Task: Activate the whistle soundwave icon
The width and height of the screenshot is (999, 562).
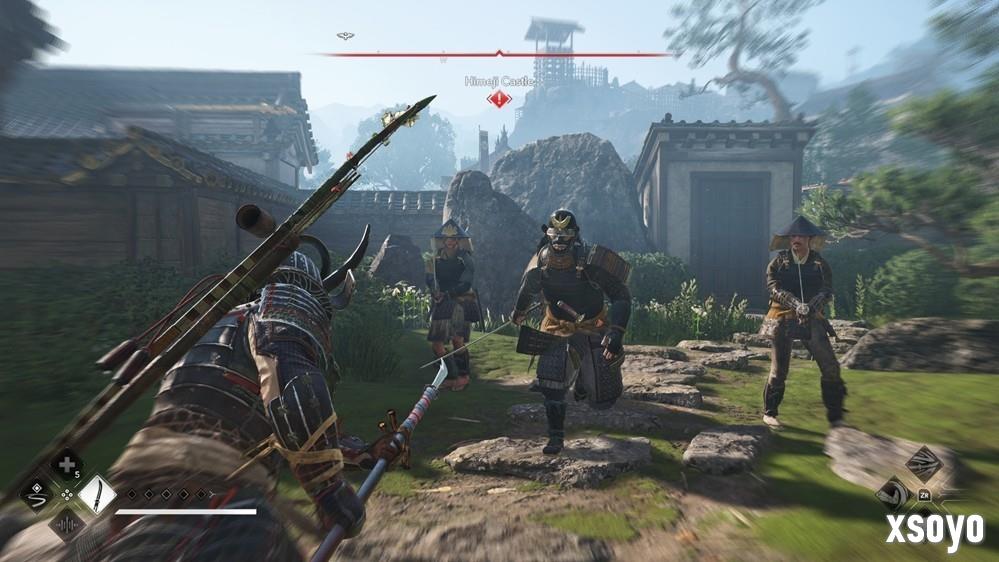Action: [67, 523]
